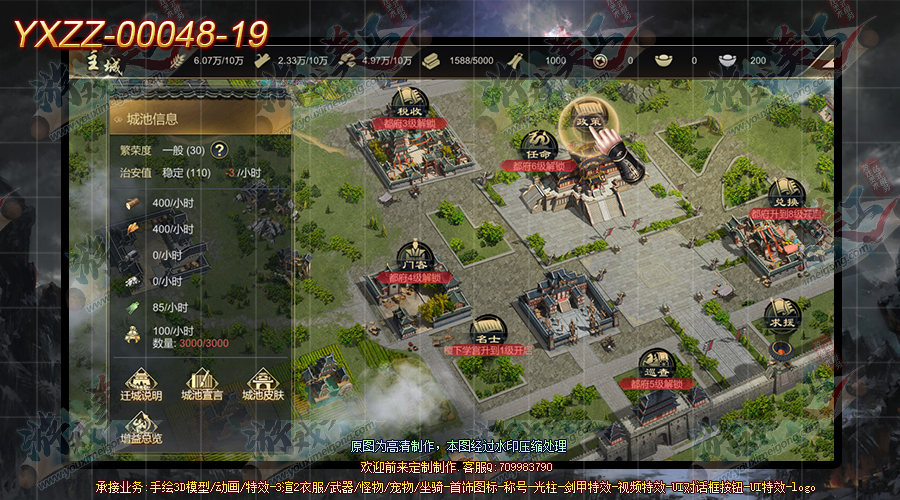Viewport: 900px width, 500px height.
Task: Show the prosperity help question mark
Action: [219, 151]
